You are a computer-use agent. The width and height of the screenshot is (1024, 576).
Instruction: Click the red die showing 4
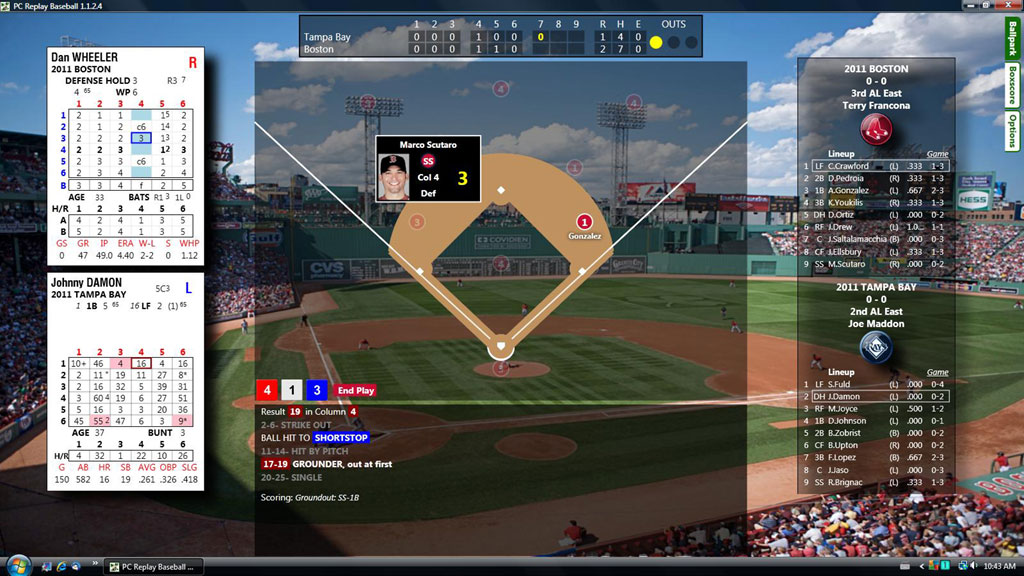[267, 391]
